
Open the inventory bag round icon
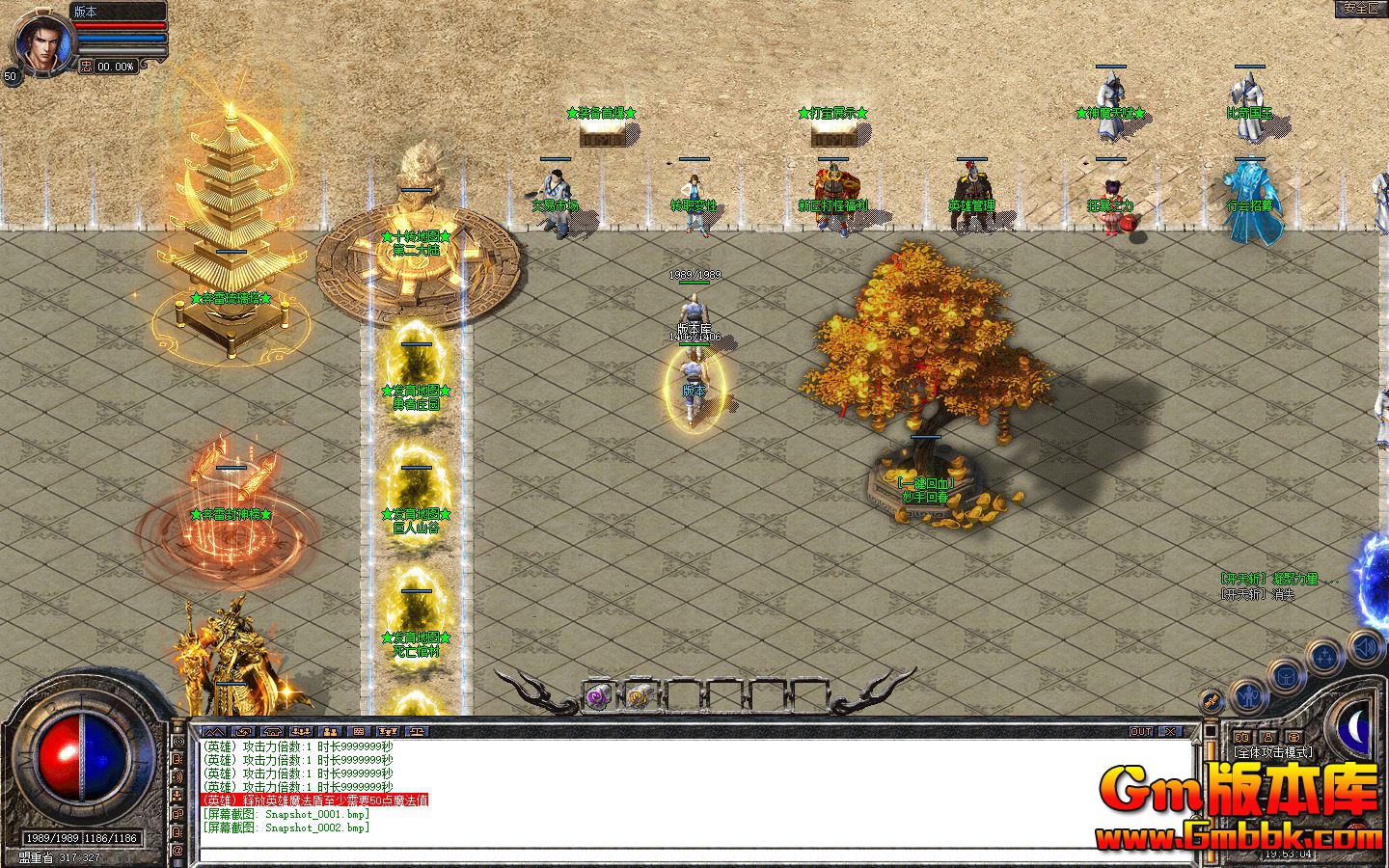[x=1285, y=676]
